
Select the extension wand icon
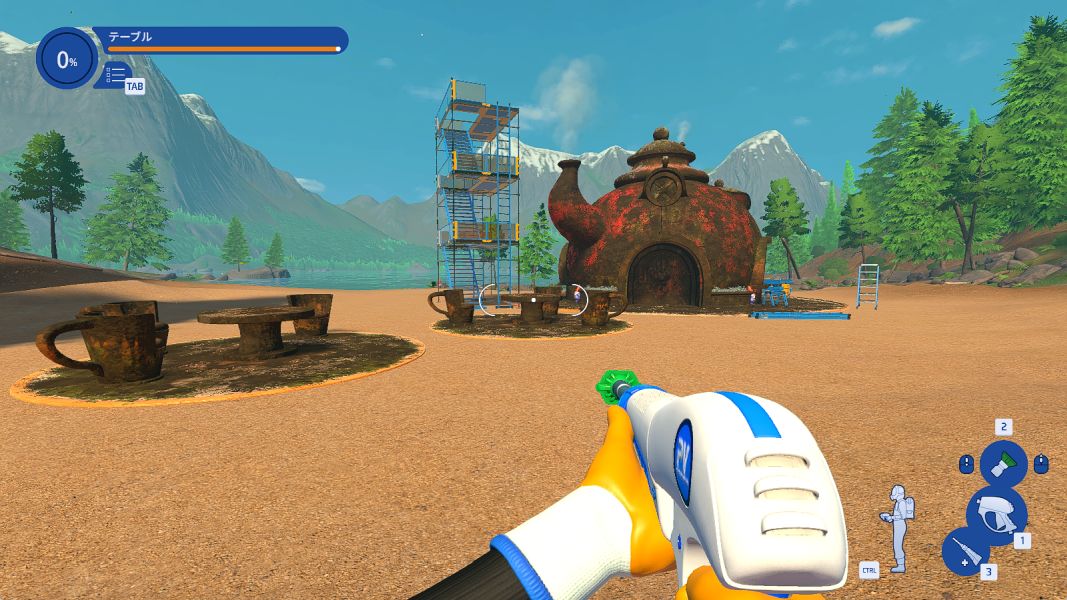click(x=966, y=551)
